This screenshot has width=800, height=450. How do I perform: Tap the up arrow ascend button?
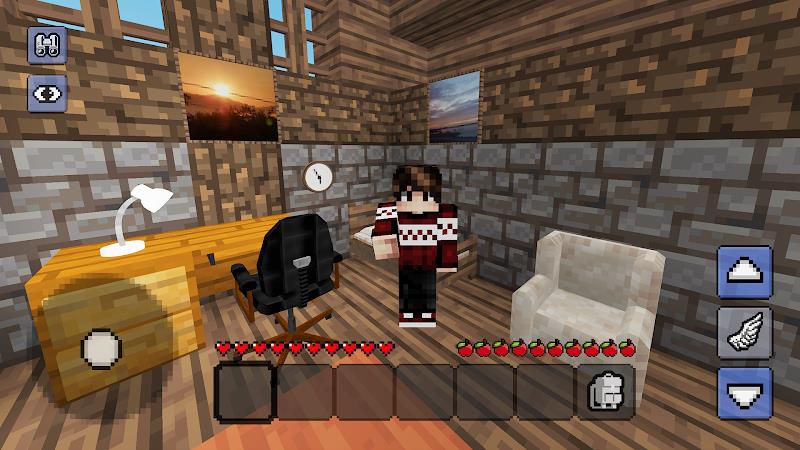coord(745,272)
